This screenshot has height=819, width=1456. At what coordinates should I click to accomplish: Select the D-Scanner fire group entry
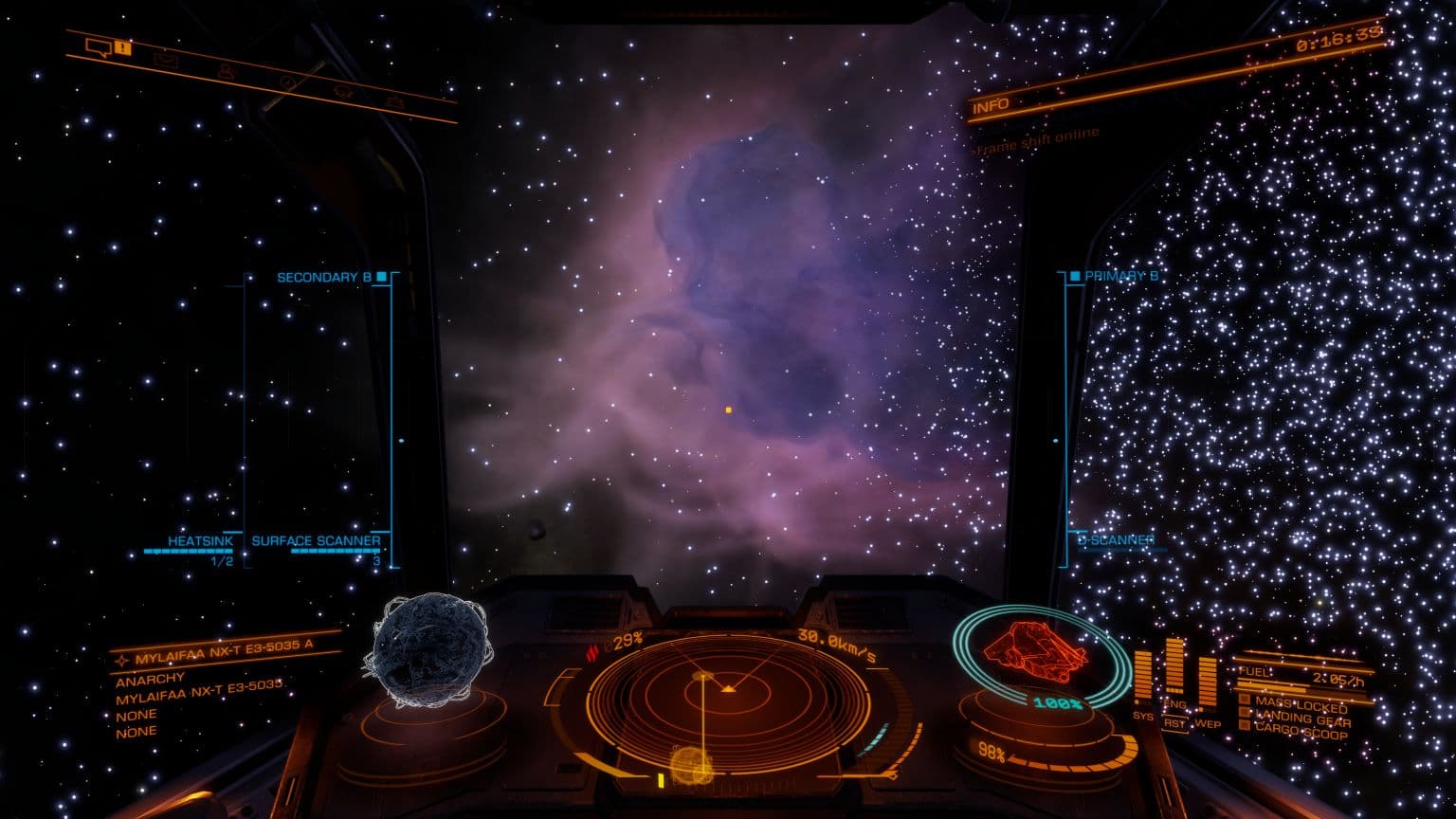1117,540
